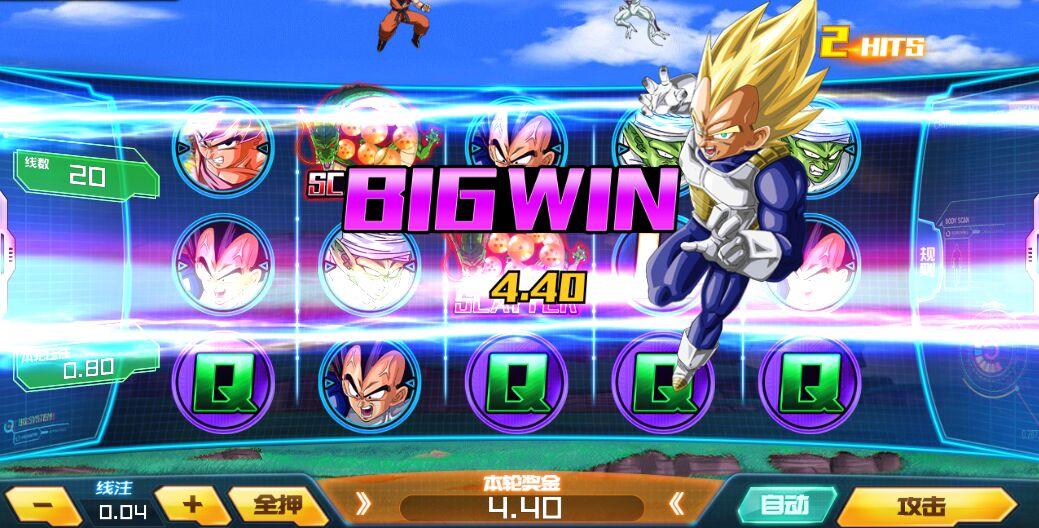Open the 规则 rules panel
Viewport: 1039px width, 528px height.
click(x=927, y=260)
